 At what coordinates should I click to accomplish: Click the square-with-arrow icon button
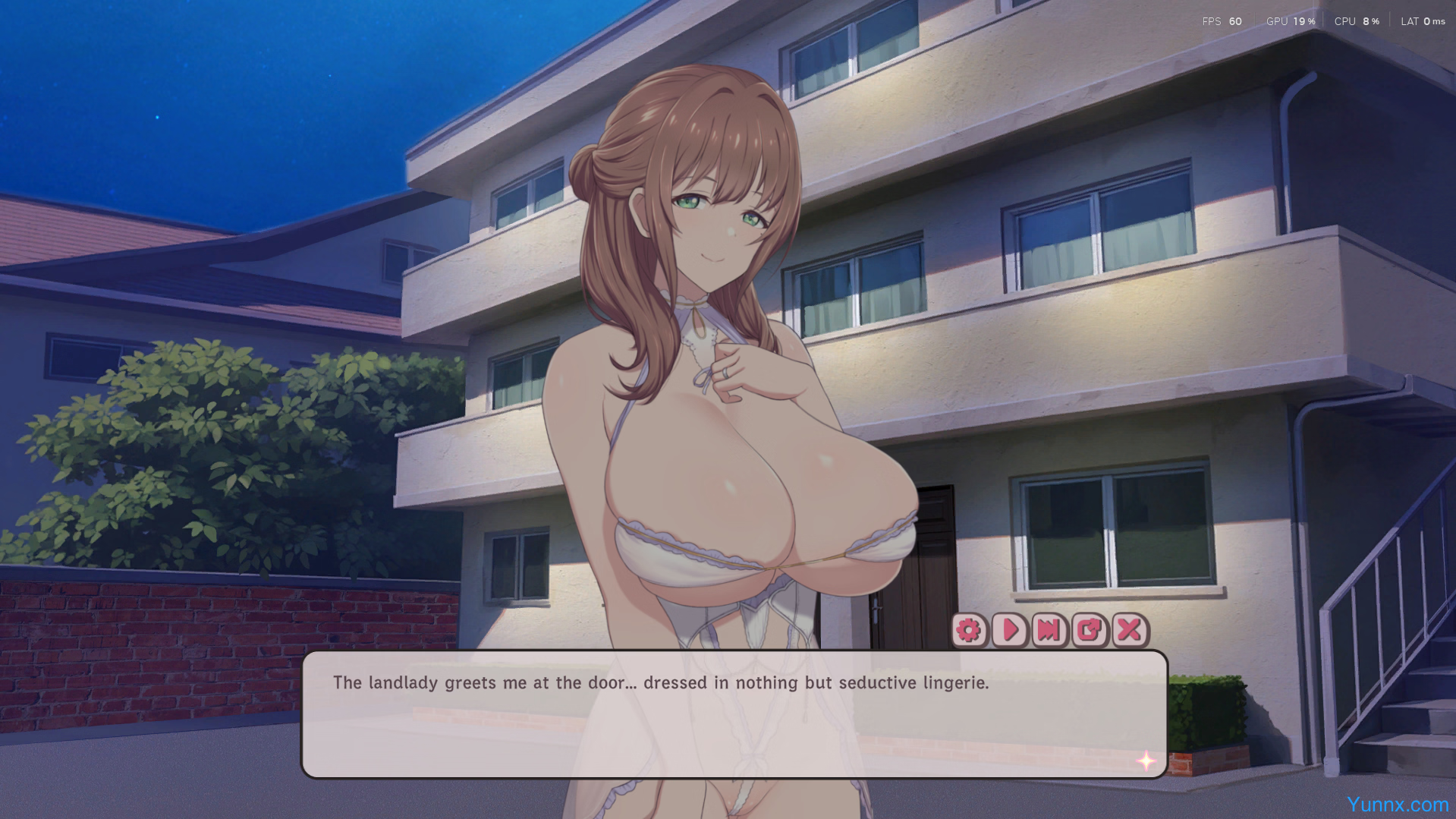pyautogui.click(x=1090, y=630)
